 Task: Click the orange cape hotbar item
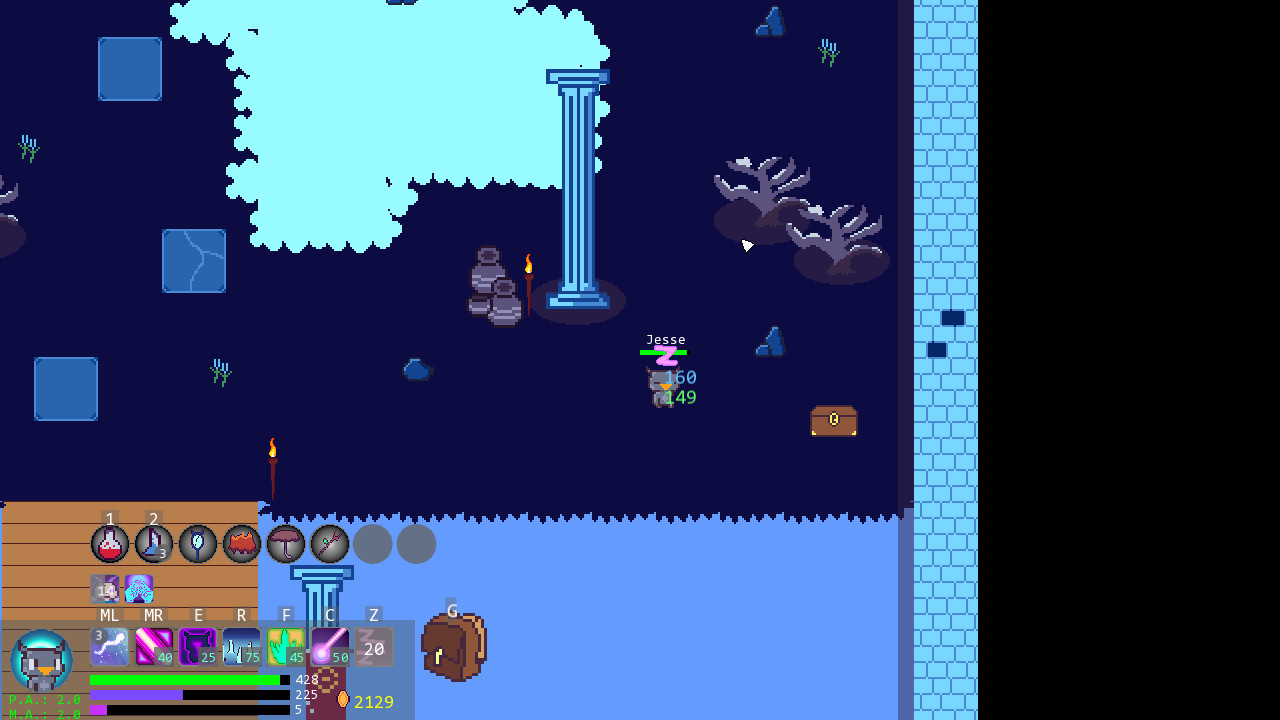242,544
